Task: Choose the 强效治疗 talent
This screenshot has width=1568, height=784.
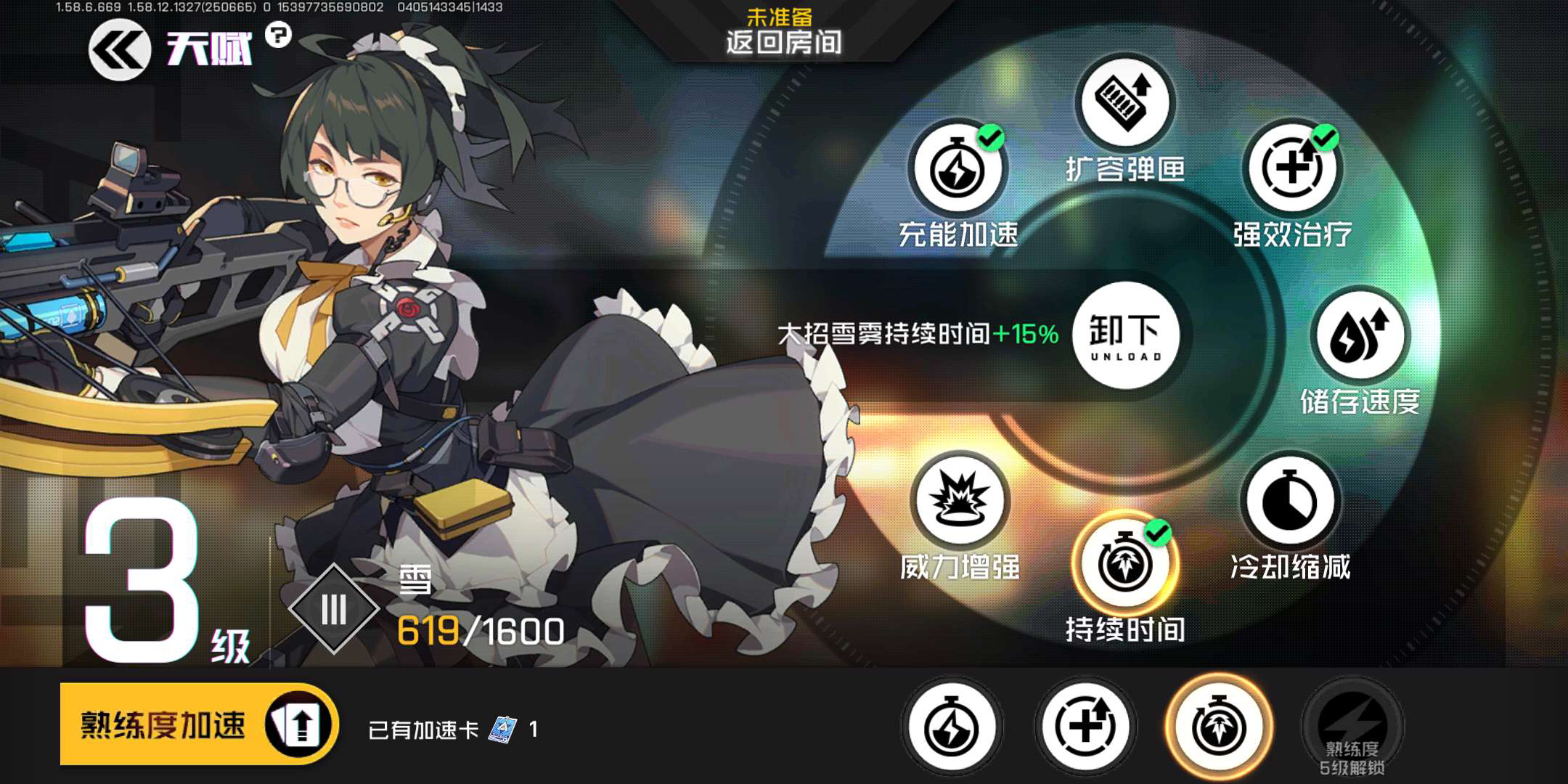Action: 1291,169
